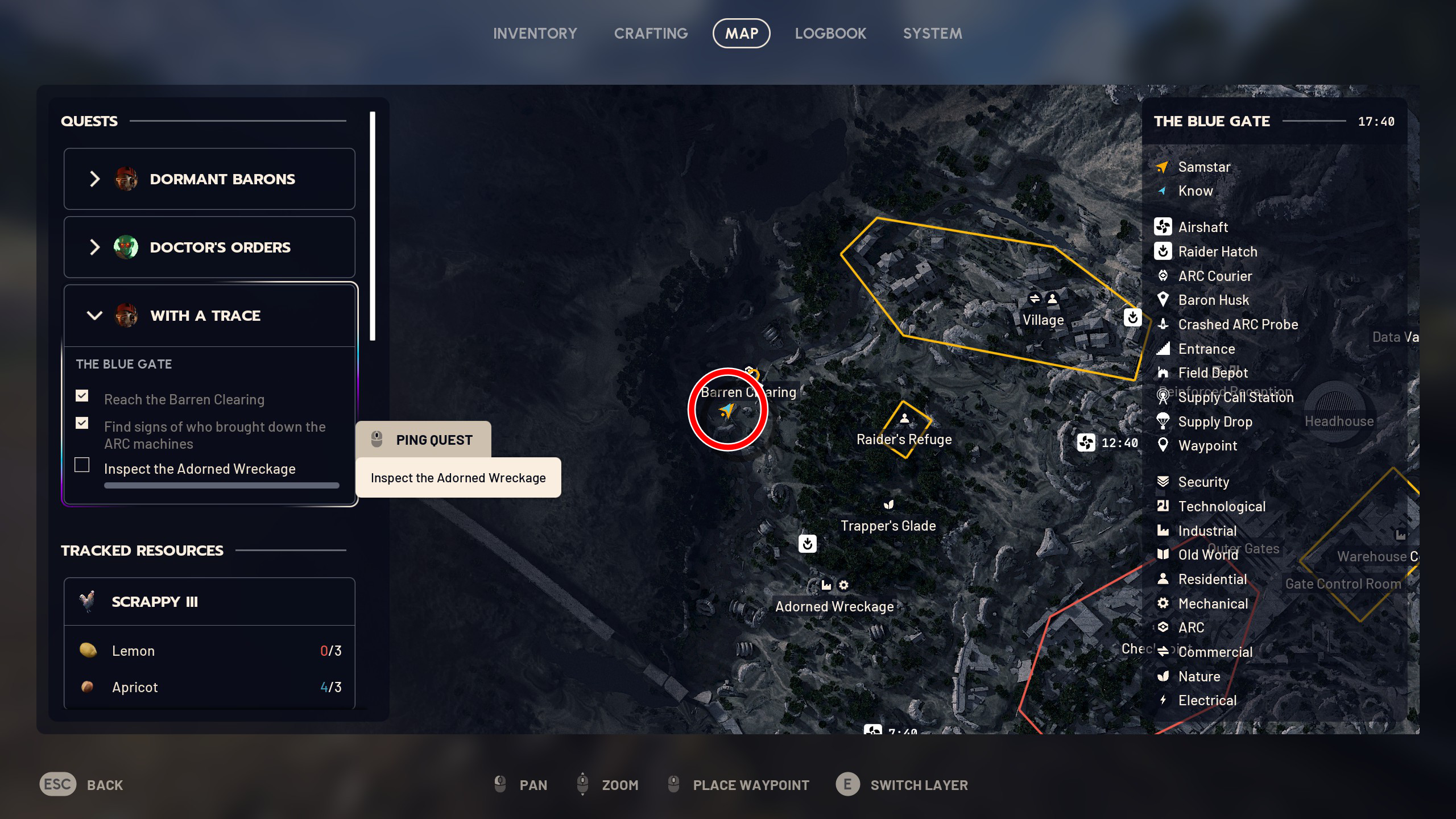Select the Airshaft legend entry

point(1203,227)
